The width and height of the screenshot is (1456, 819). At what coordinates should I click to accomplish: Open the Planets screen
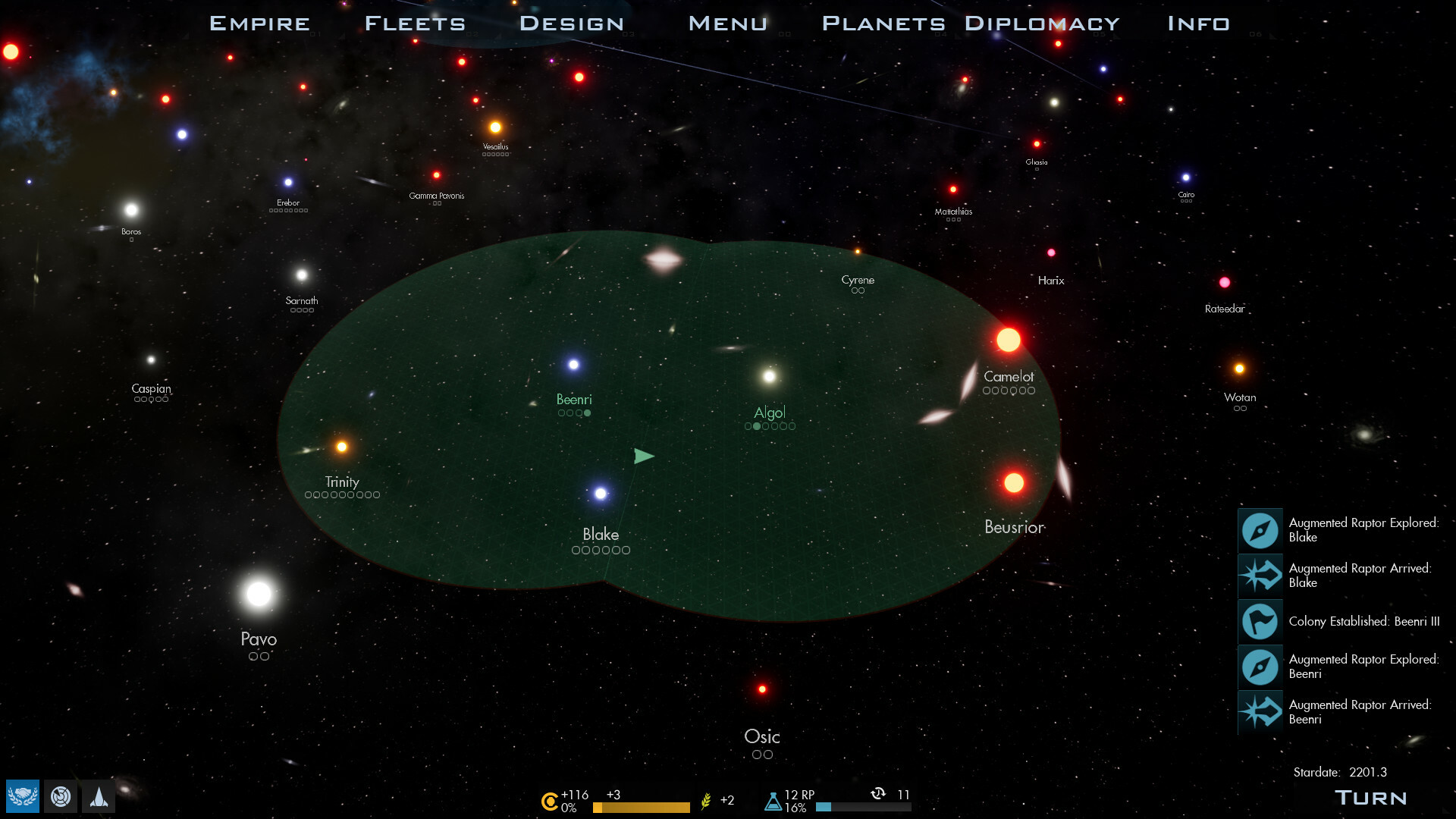pyautogui.click(x=883, y=23)
